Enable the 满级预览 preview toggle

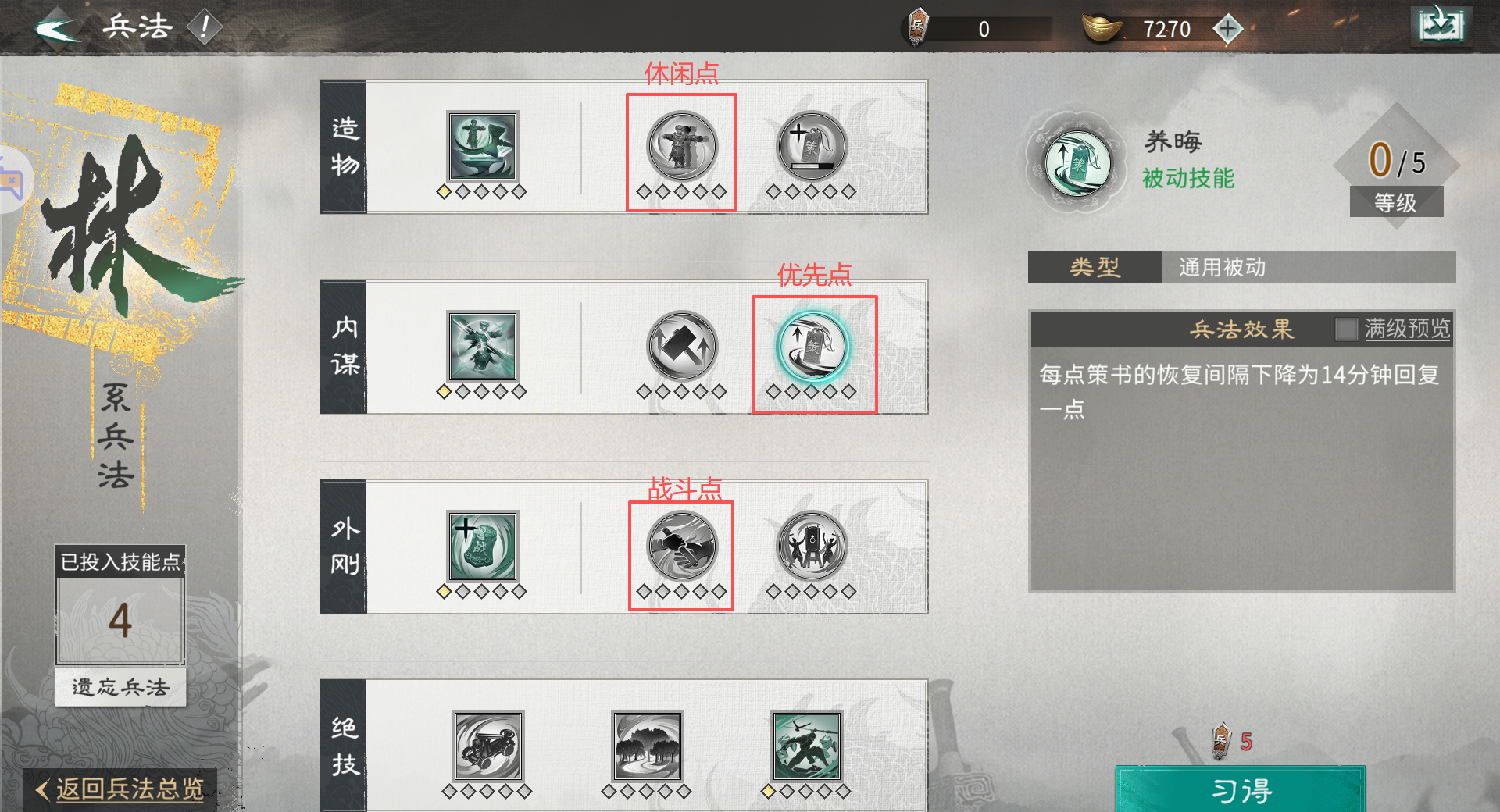(1348, 329)
